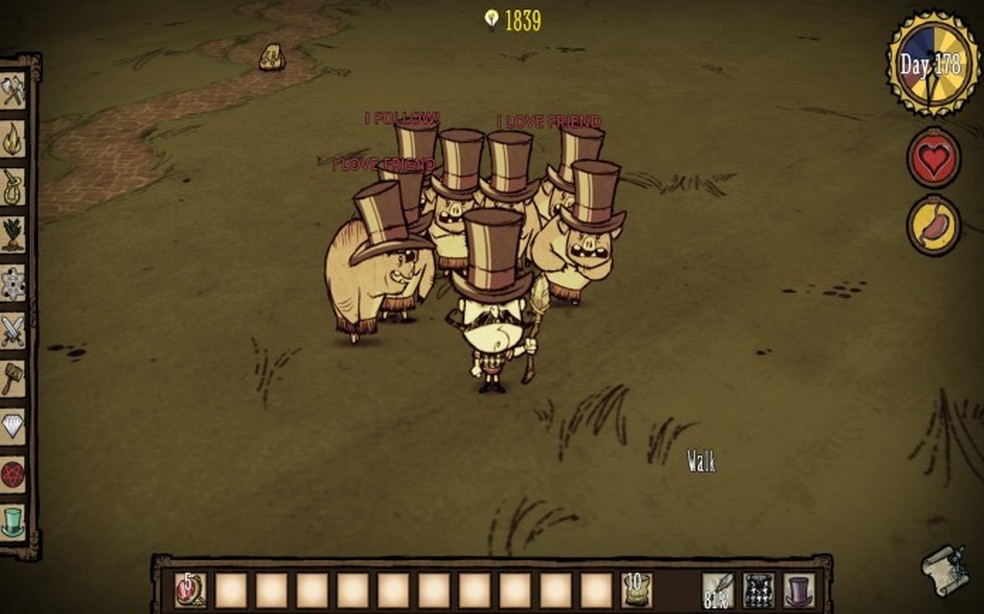Switch to the Dress tab with green top hat

(13, 521)
